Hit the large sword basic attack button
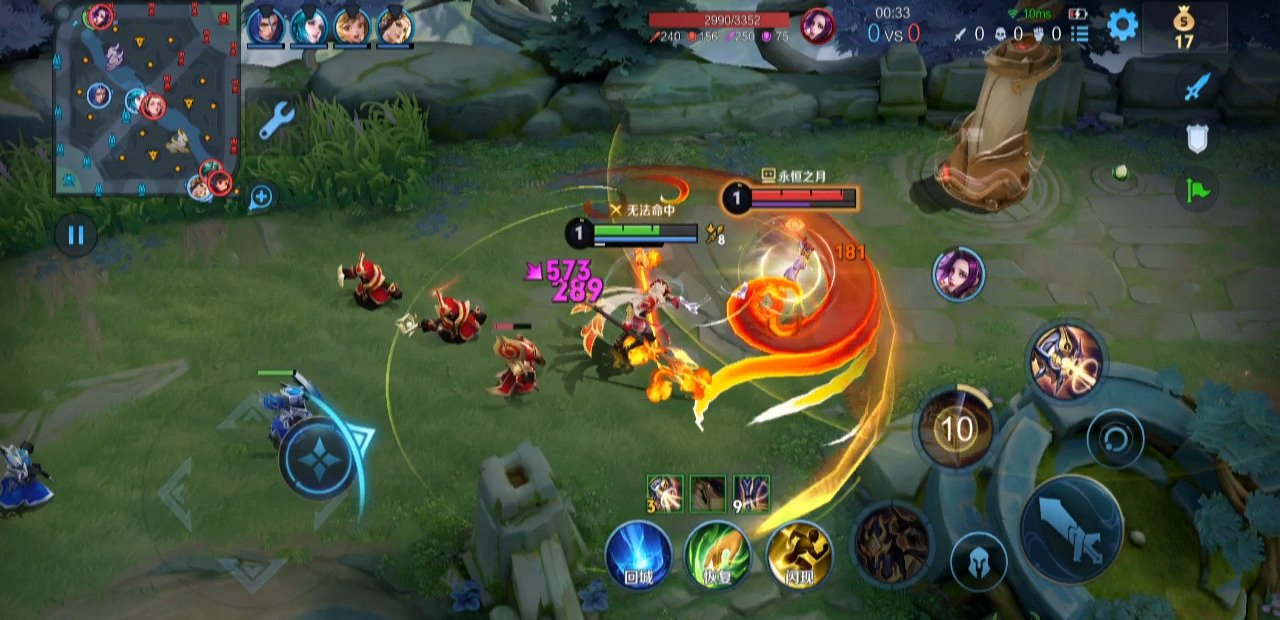The height and width of the screenshot is (620, 1280). pos(1071,528)
